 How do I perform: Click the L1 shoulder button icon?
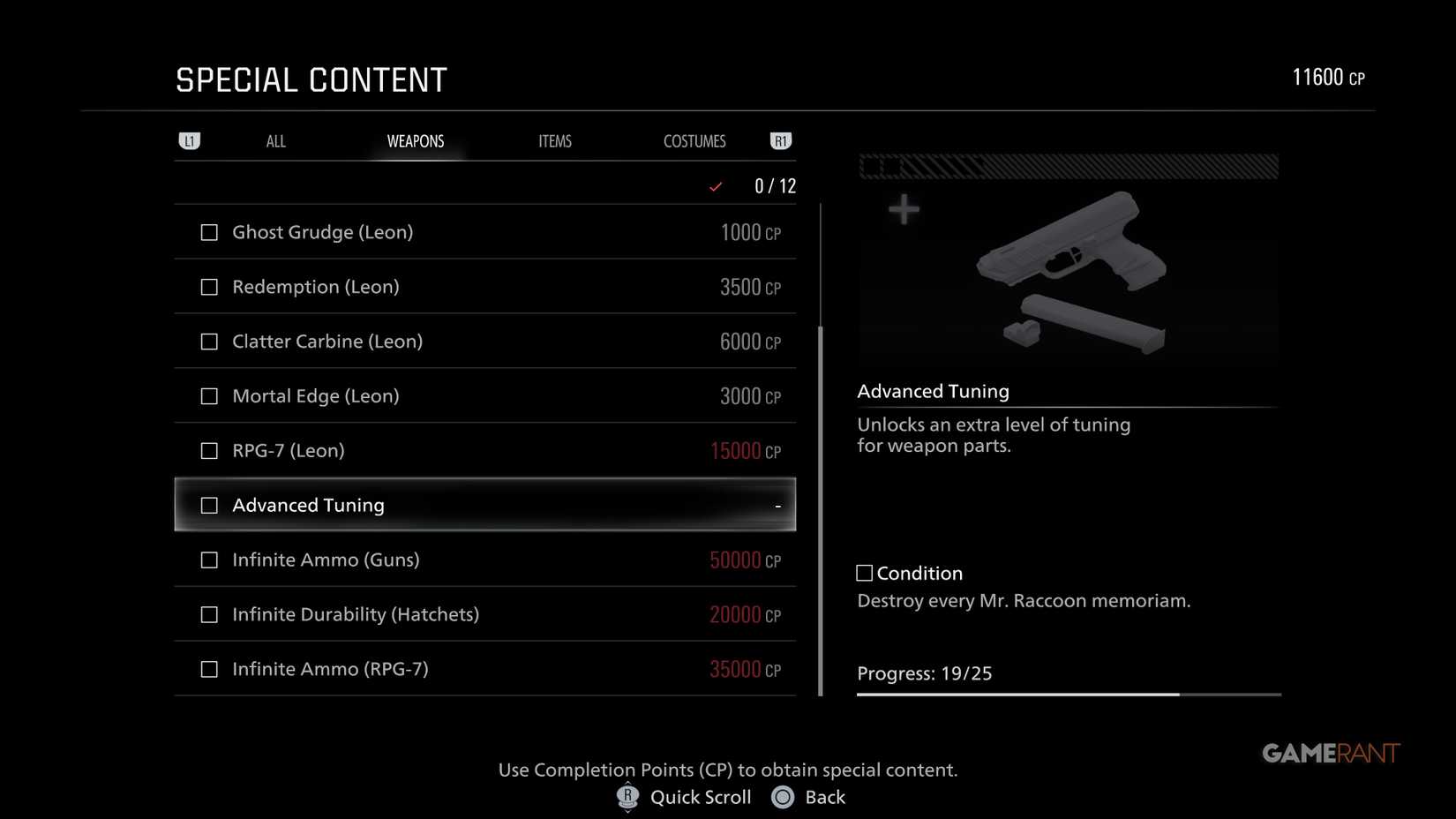coord(190,140)
